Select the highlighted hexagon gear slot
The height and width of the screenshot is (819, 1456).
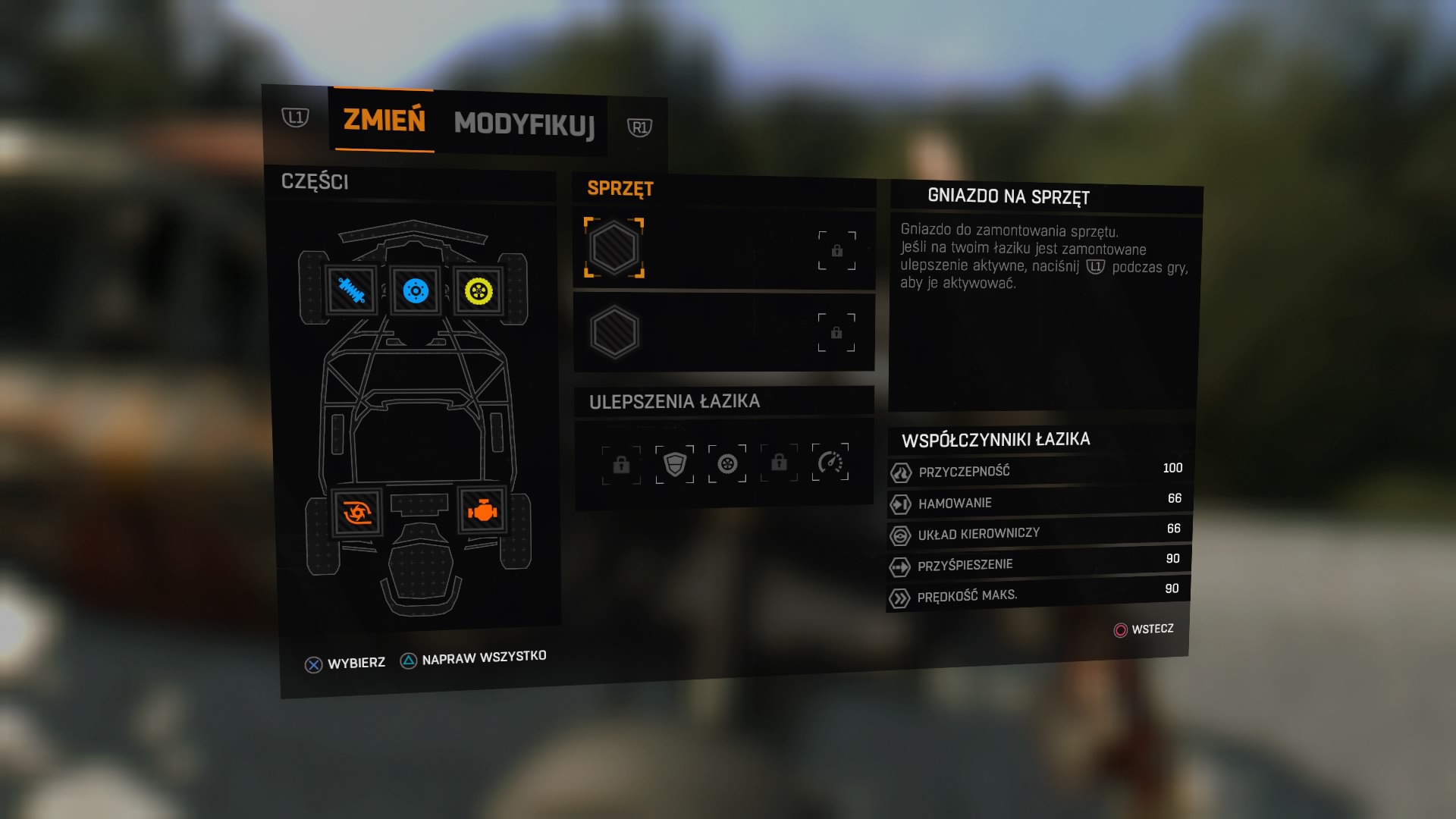(x=614, y=248)
